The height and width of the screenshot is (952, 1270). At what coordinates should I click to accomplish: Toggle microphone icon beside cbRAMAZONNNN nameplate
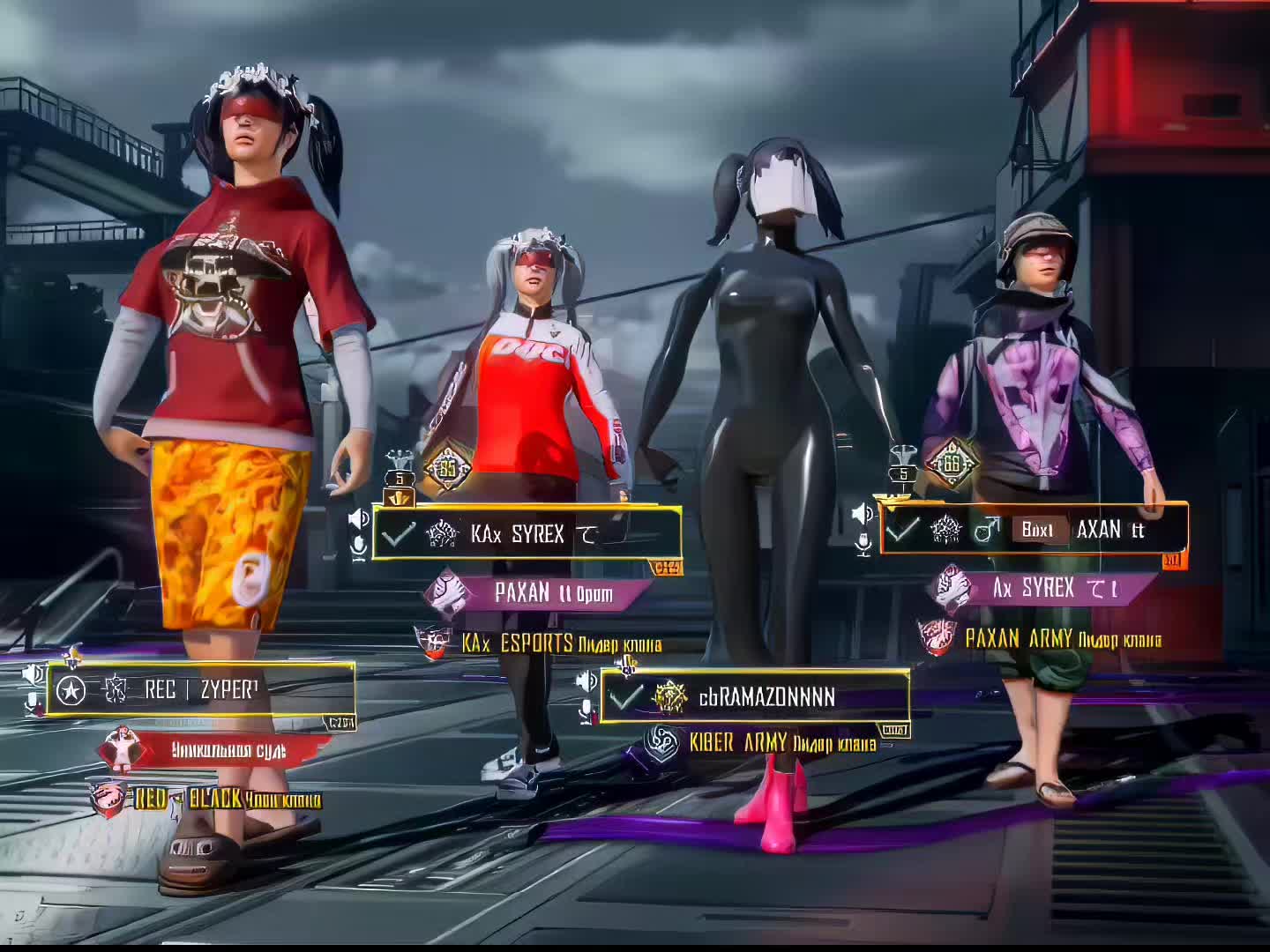pyautogui.click(x=586, y=711)
